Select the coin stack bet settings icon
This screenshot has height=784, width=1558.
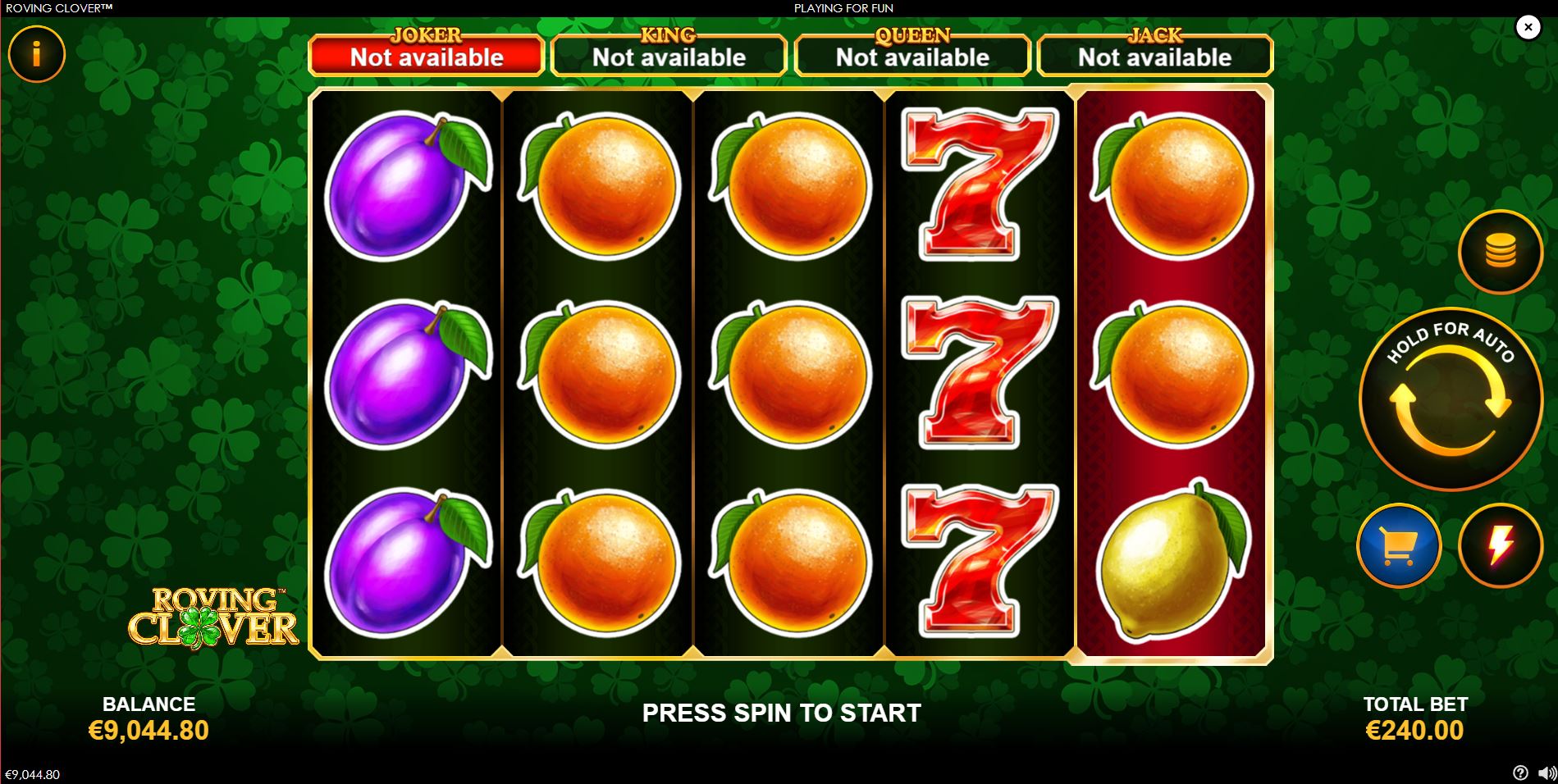pos(1500,252)
